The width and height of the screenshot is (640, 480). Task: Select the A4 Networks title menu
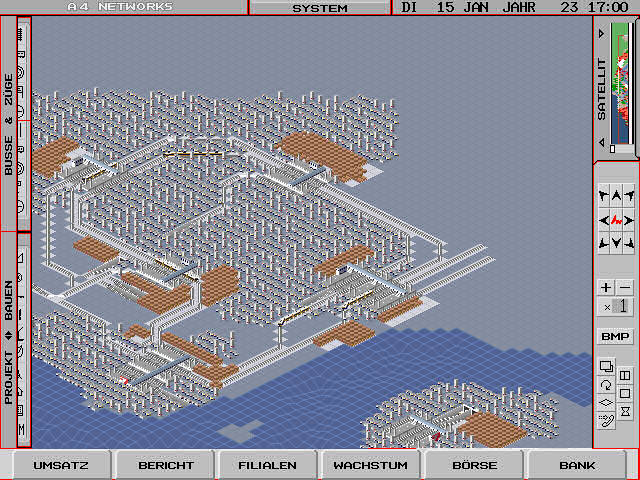click(120, 7)
